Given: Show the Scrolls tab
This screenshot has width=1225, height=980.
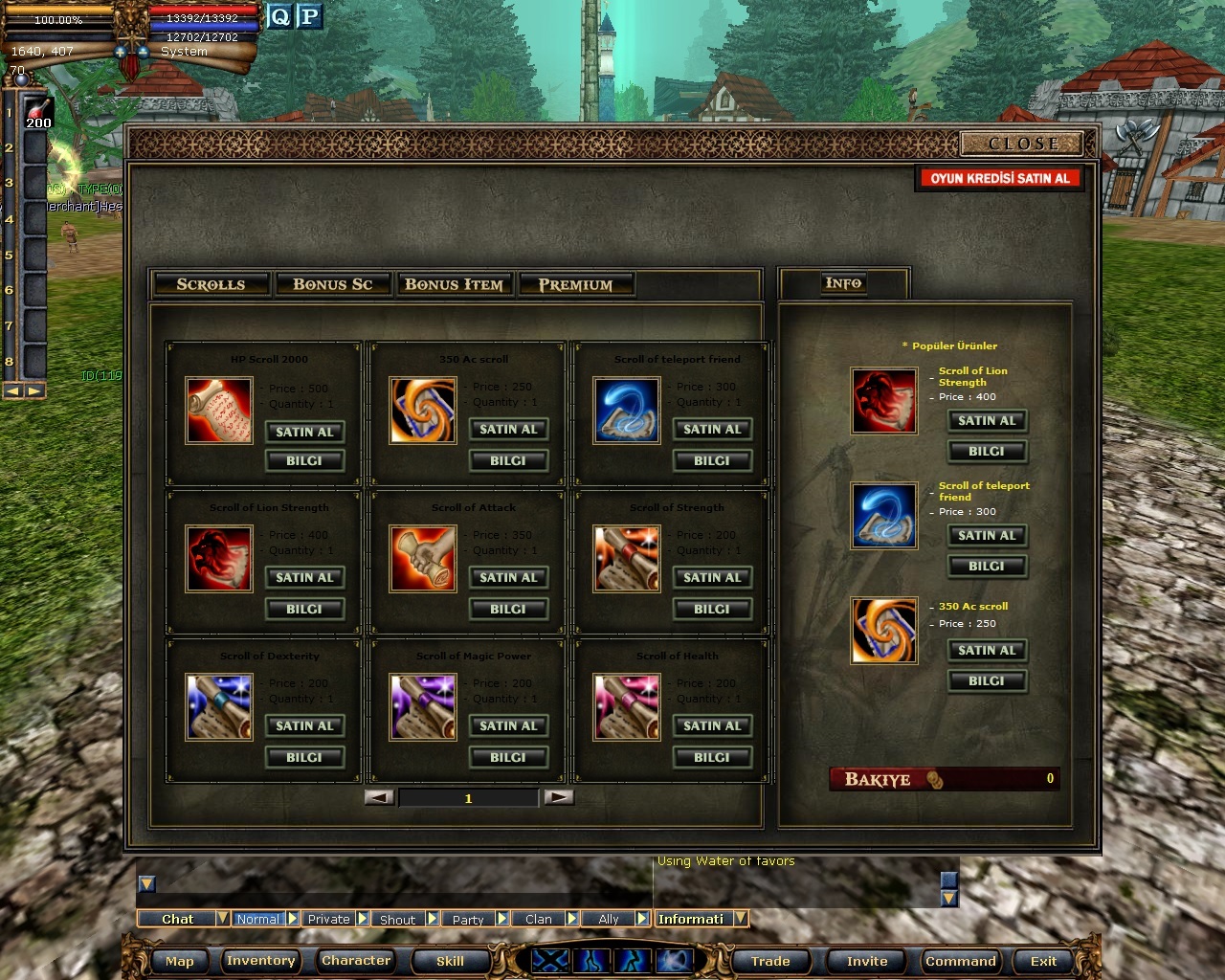Looking at the screenshot, I should click(211, 284).
